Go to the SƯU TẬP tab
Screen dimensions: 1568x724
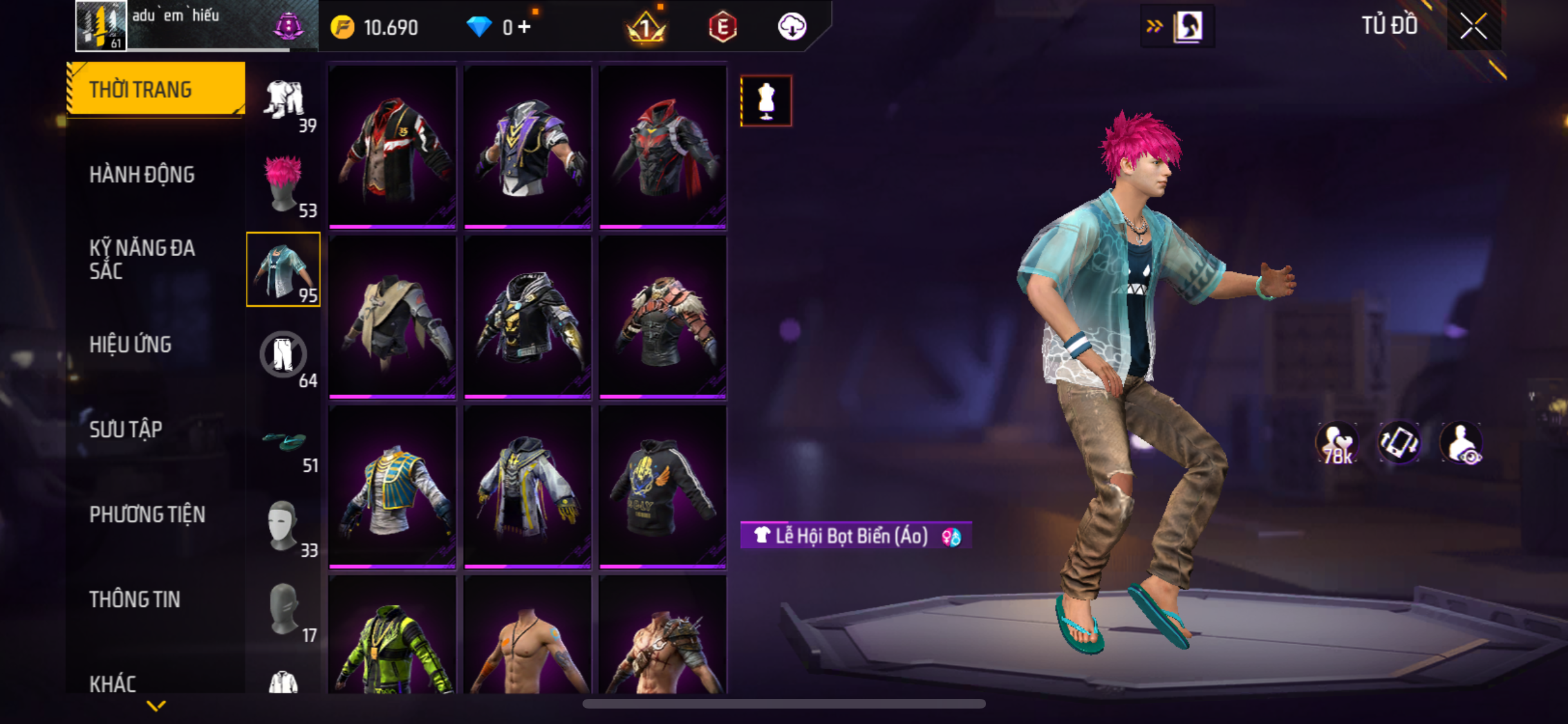(126, 429)
